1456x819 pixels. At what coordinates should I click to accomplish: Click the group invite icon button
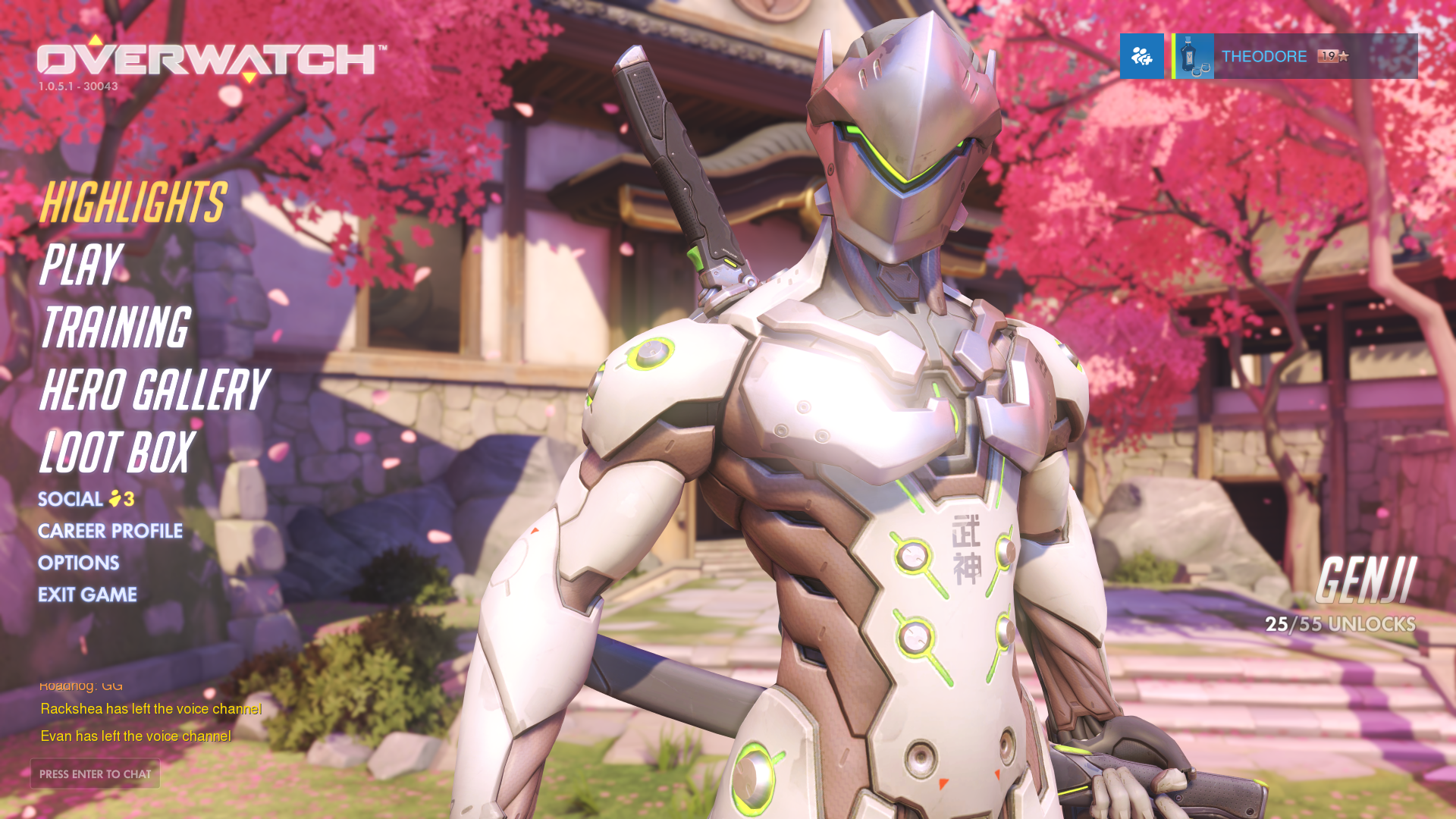(1141, 56)
